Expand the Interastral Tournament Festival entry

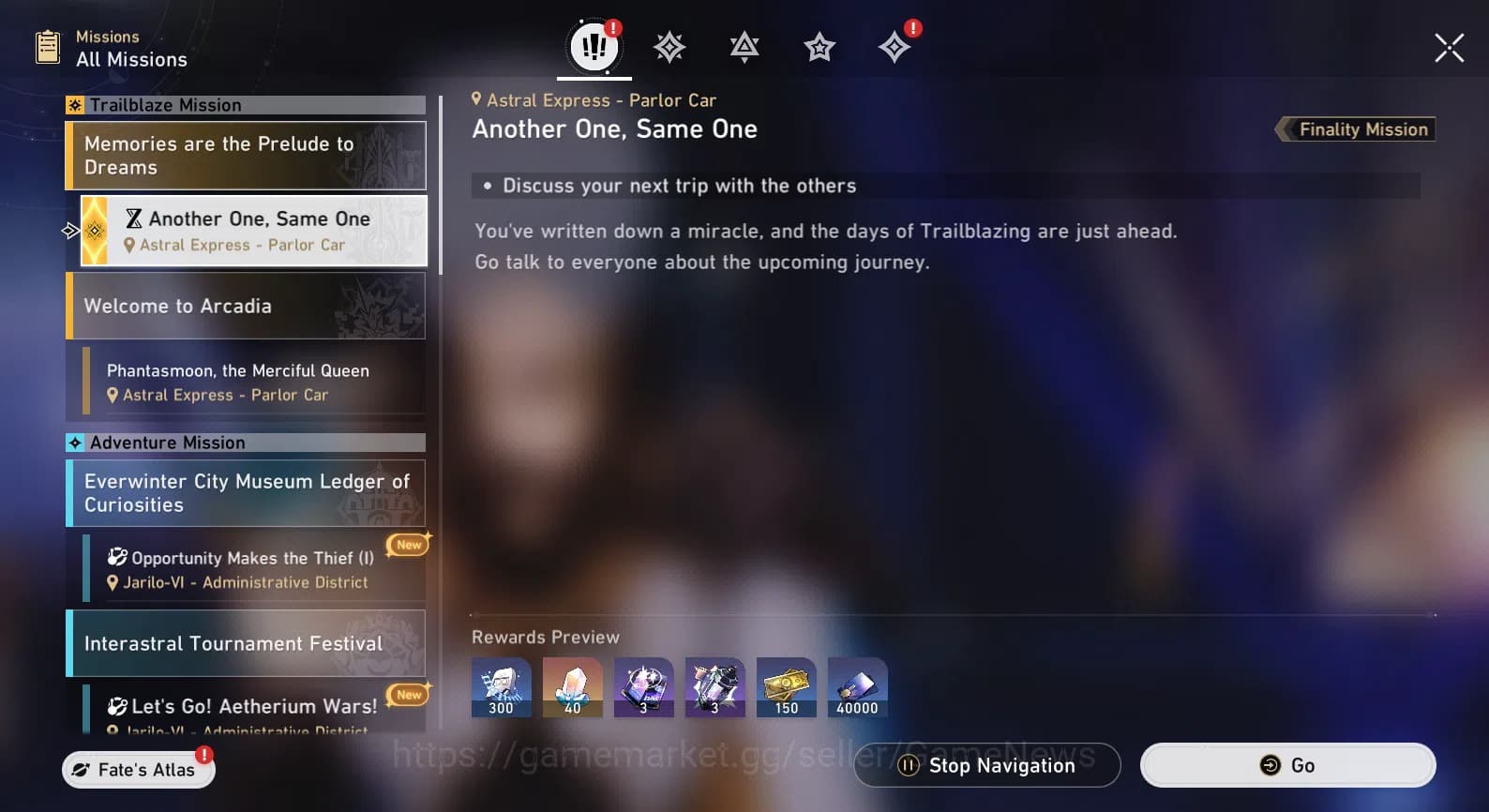click(x=246, y=643)
